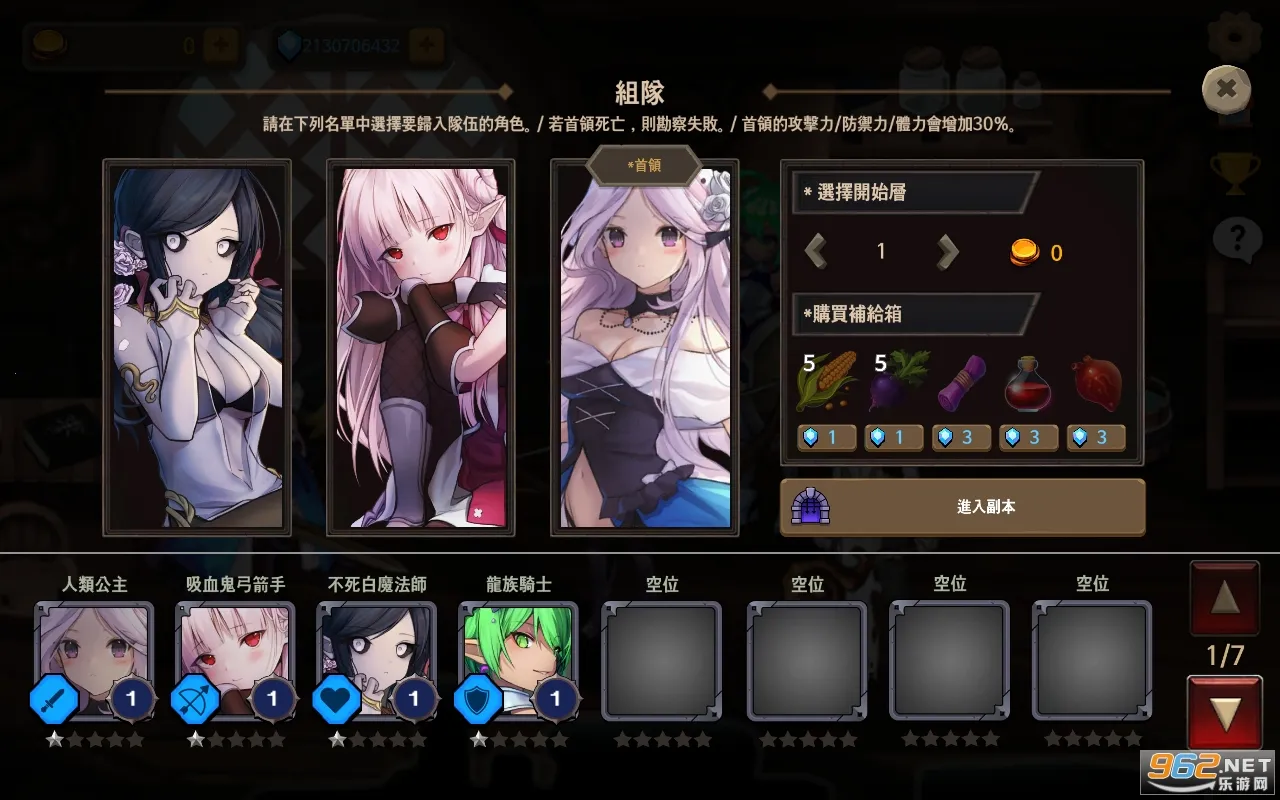Viewport: 1280px width, 800px height.
Task: Select the sword class icon under 人類公主
Action: click(52, 699)
